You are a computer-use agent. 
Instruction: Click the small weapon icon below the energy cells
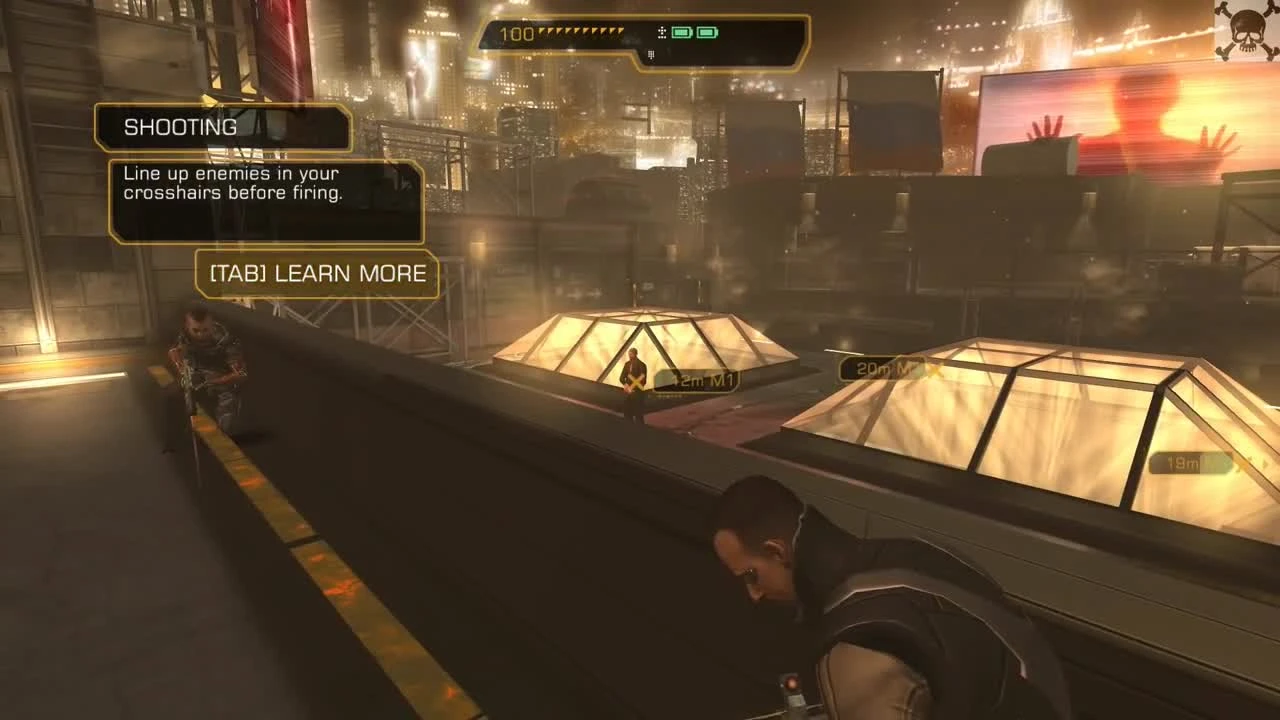651,54
